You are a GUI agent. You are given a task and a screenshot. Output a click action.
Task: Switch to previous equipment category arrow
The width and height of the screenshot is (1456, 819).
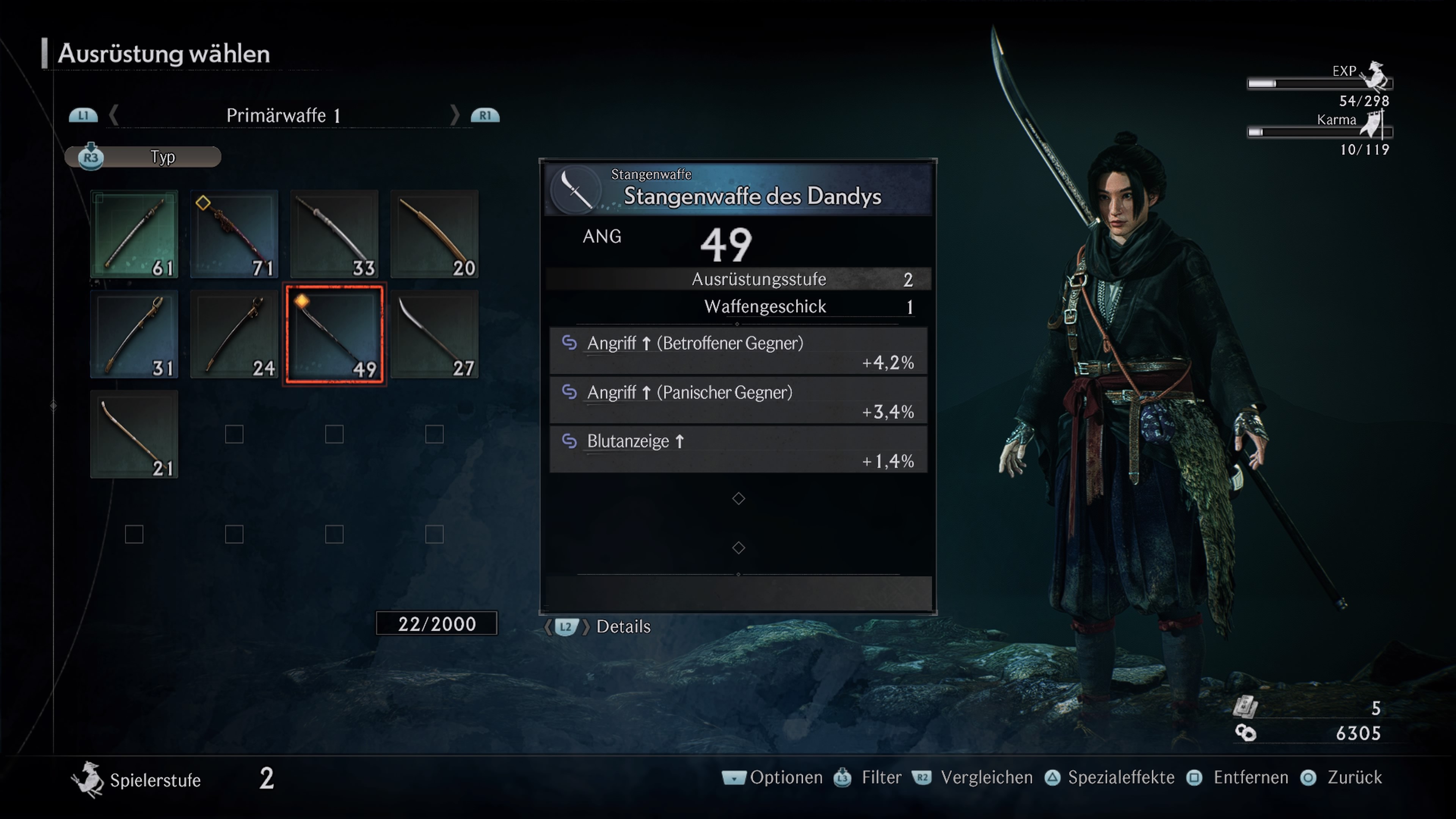coord(114,115)
